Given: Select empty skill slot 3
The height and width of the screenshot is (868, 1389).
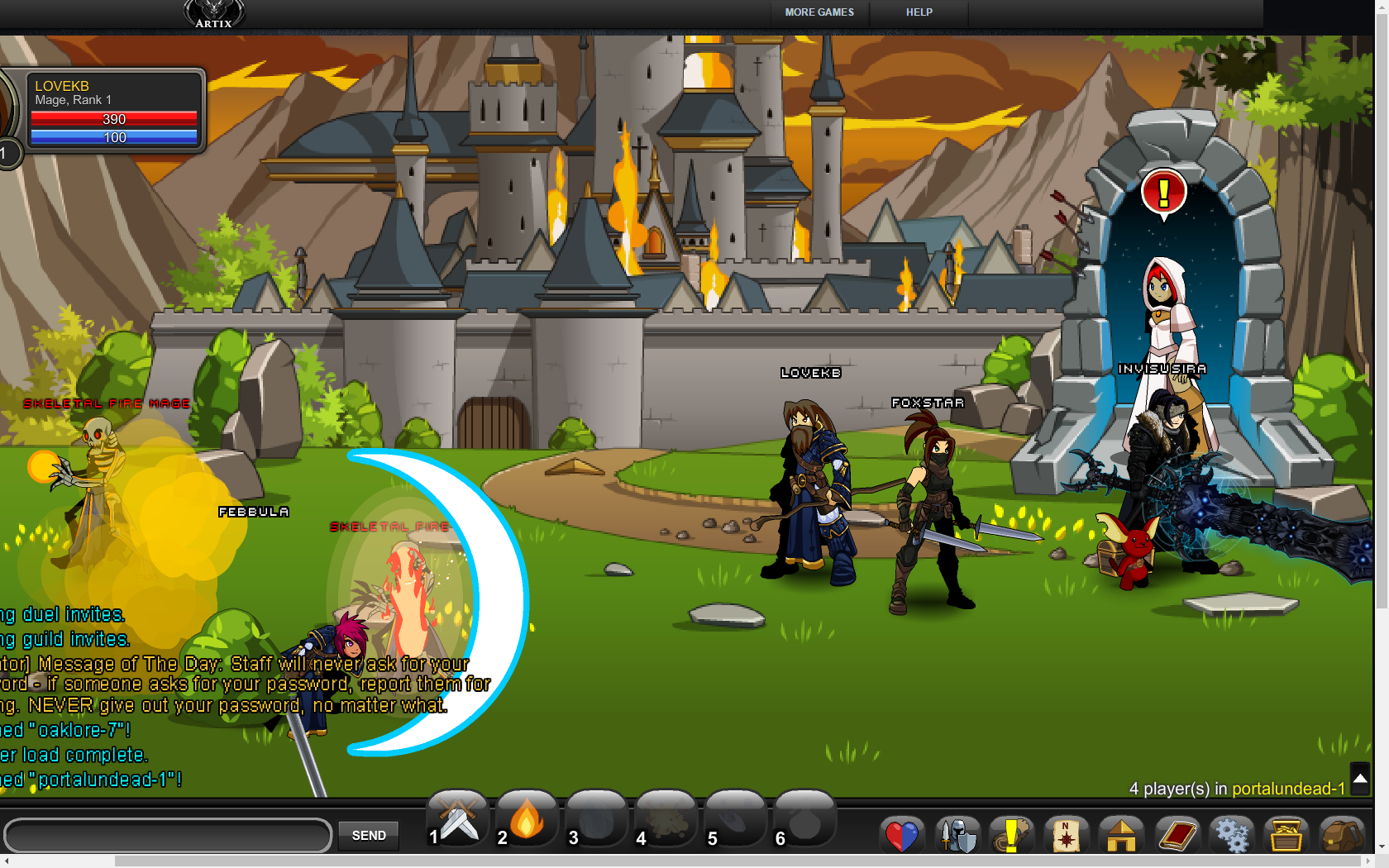Looking at the screenshot, I should 596,820.
